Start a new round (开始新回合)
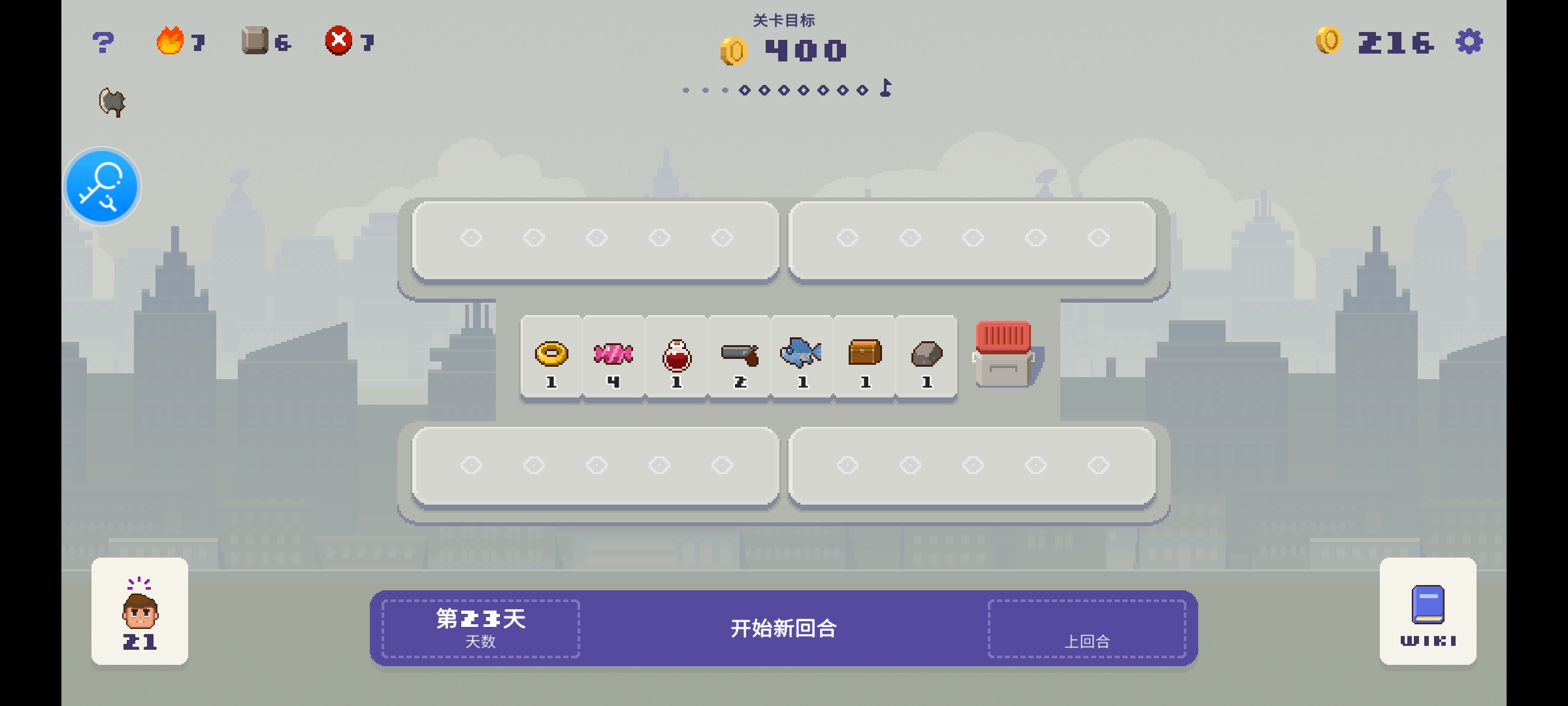 783,628
